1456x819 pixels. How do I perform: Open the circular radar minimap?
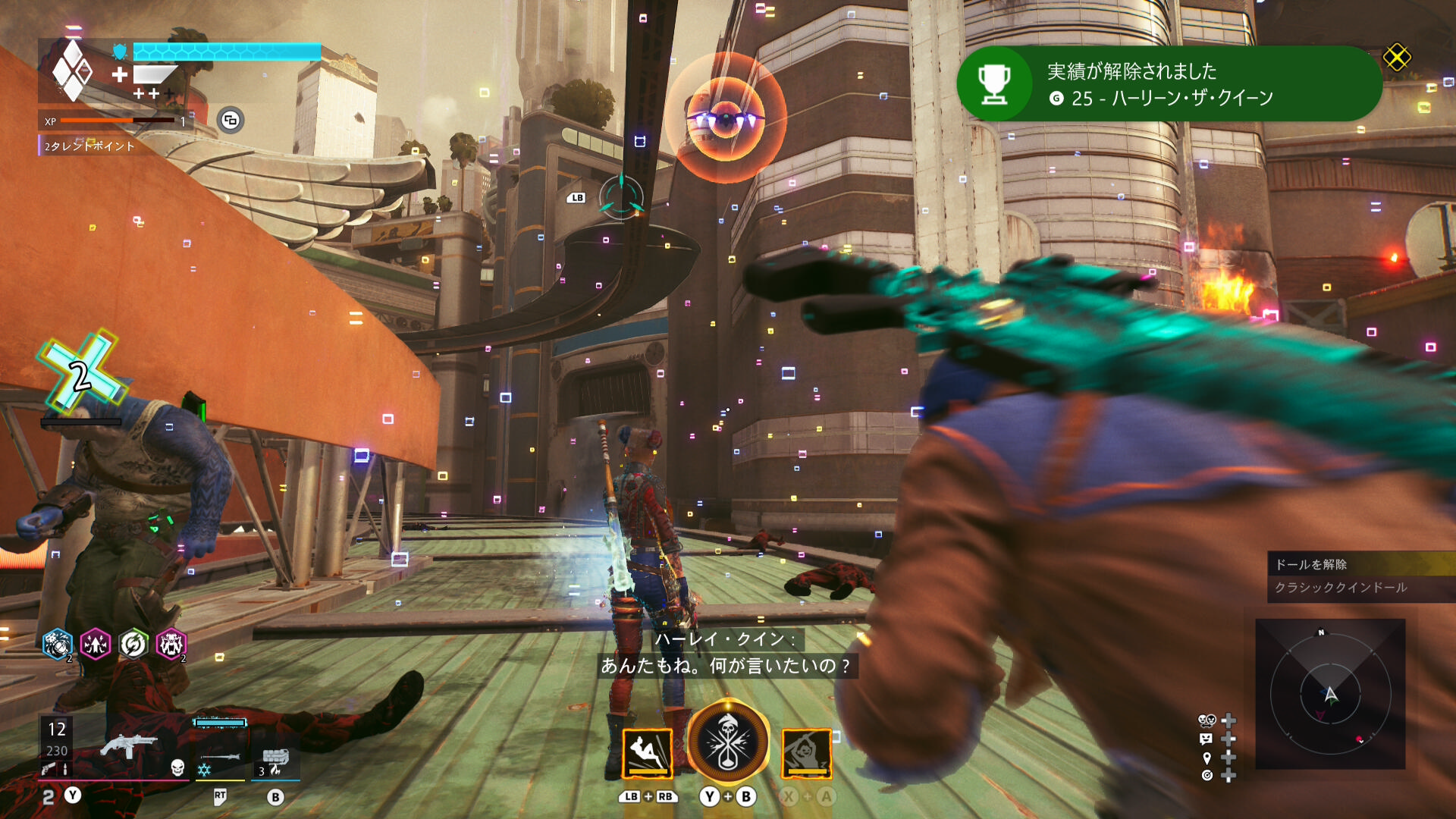point(1330,693)
